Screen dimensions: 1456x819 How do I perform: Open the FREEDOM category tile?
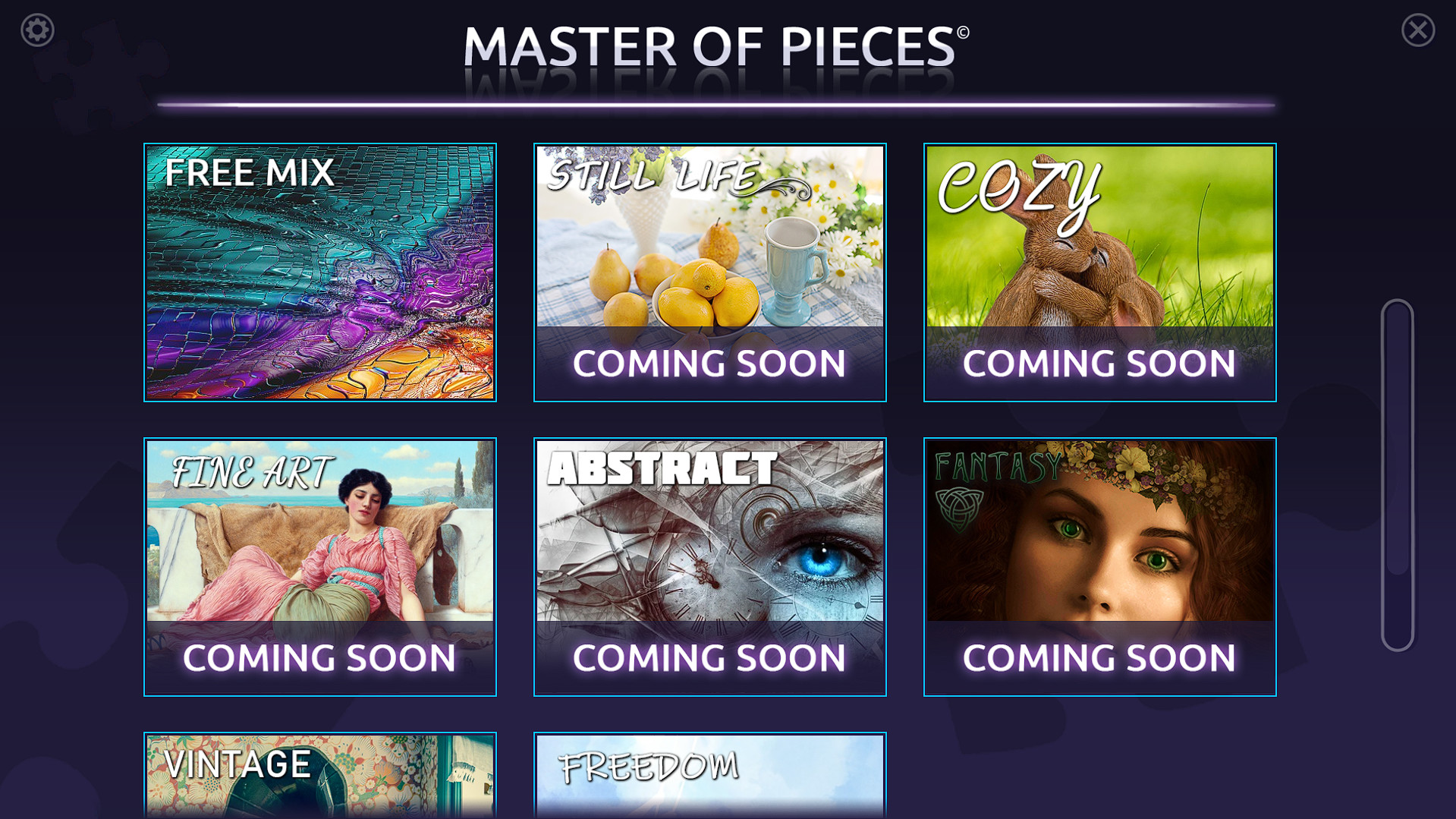point(709,774)
